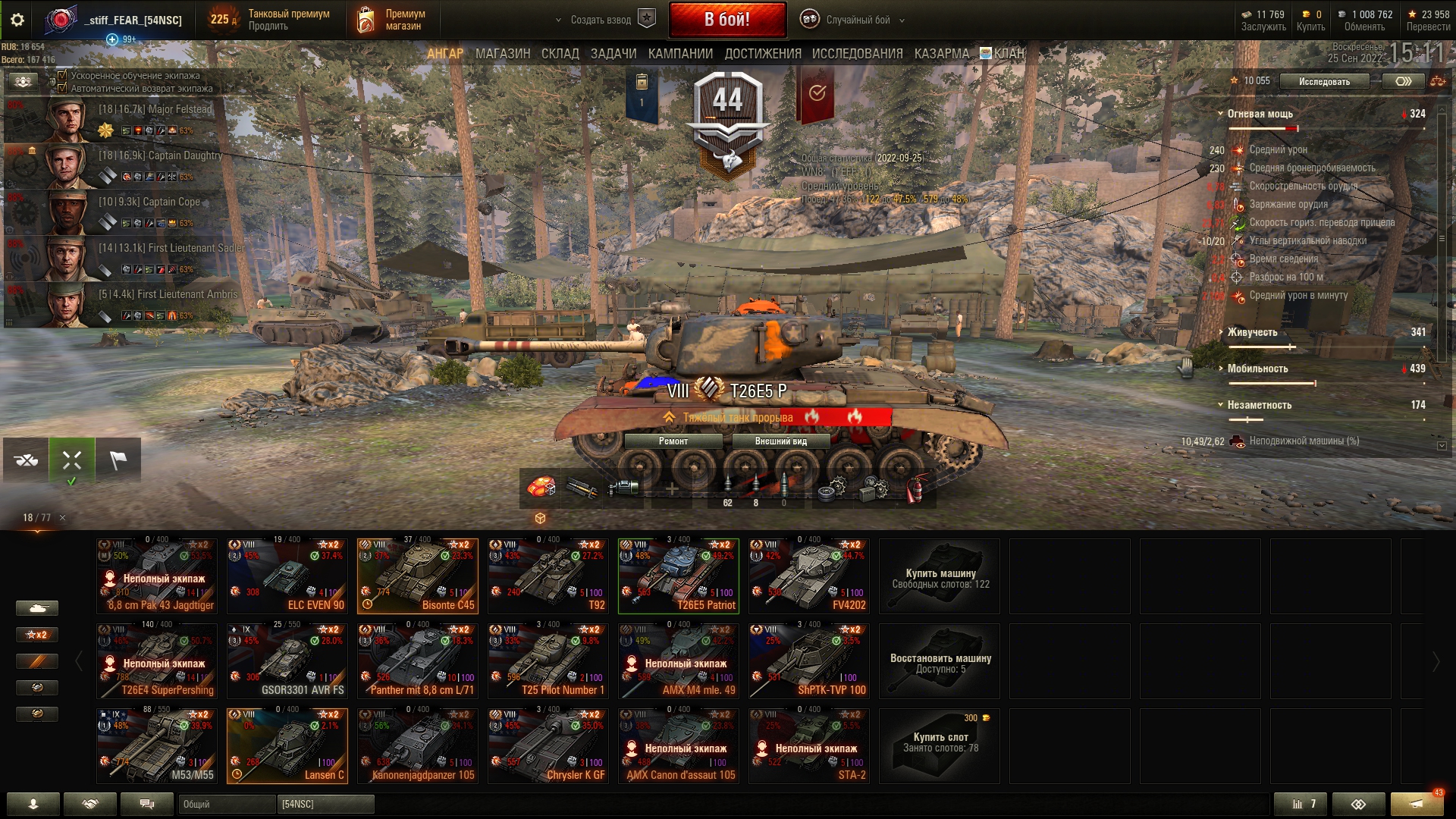Click the Исследовать button
This screenshot has width=1456, height=819.
[1323, 81]
